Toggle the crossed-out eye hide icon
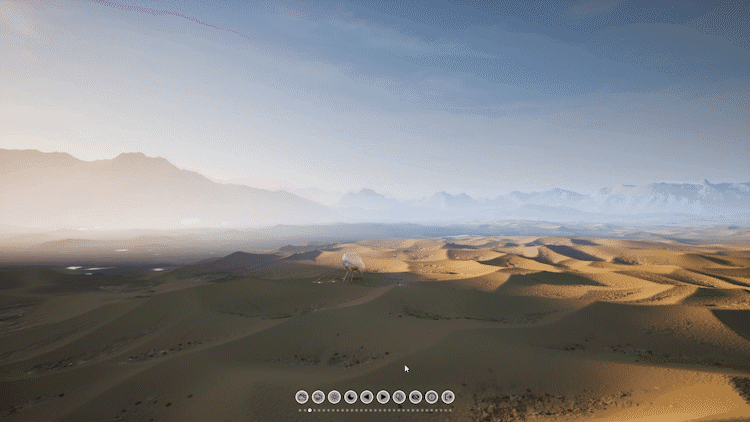Screen dimensions: 750x422 [415, 397]
